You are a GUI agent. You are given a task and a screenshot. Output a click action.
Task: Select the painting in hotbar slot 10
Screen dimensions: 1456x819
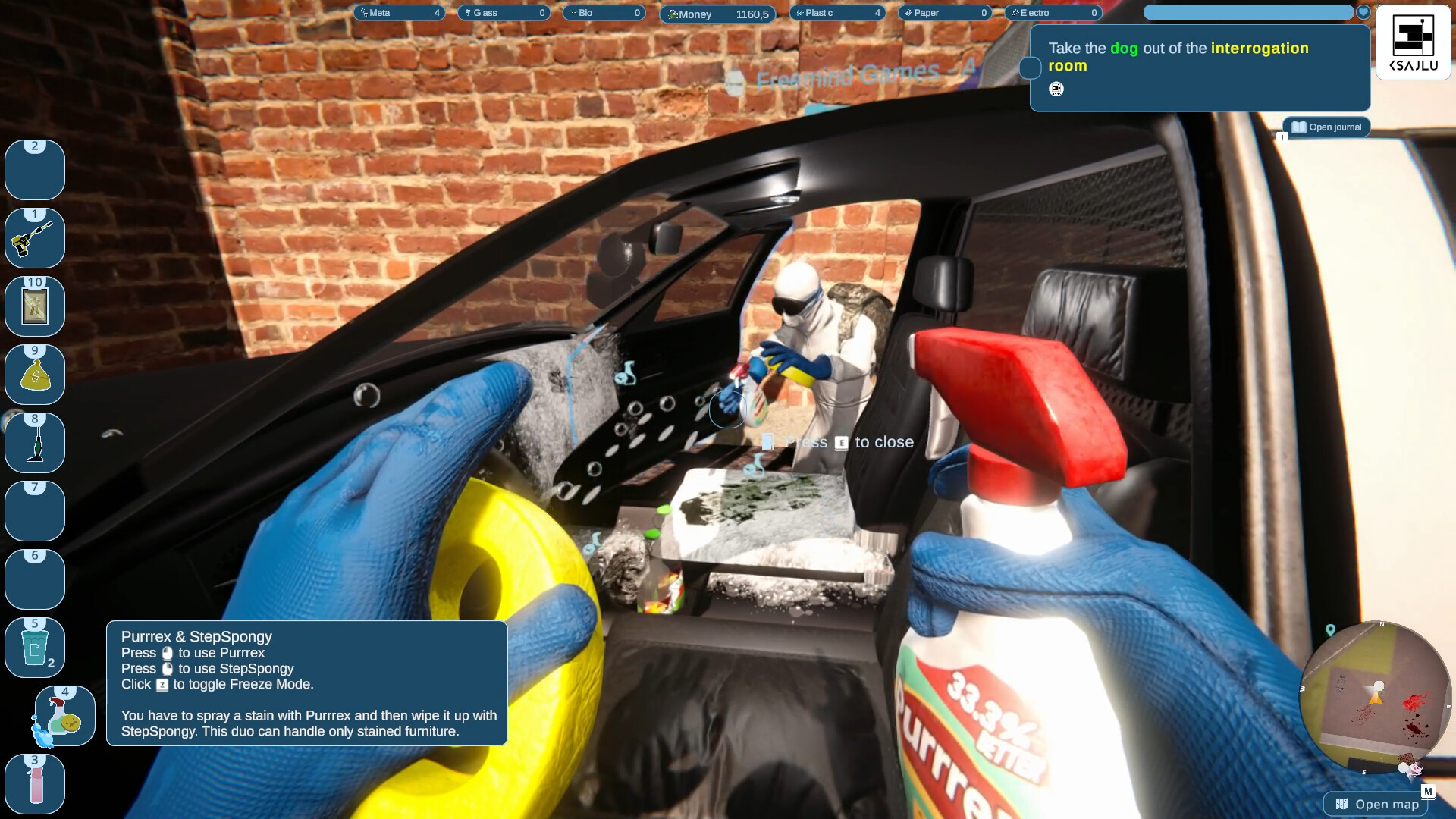point(34,306)
